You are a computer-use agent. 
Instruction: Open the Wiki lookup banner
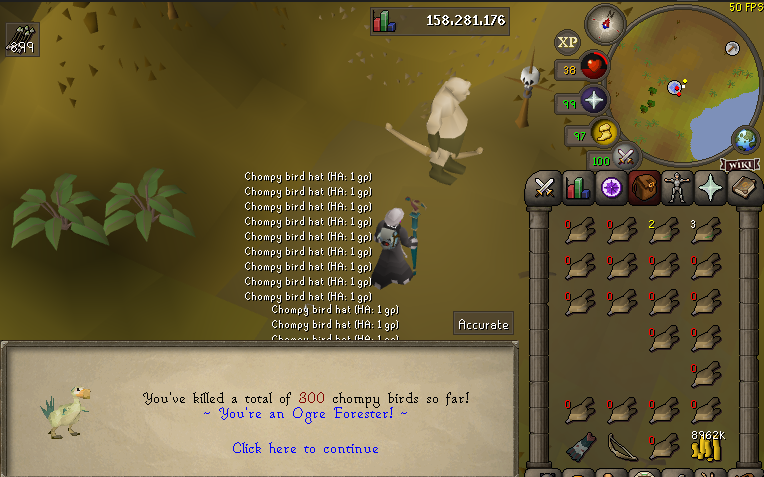(x=738, y=164)
